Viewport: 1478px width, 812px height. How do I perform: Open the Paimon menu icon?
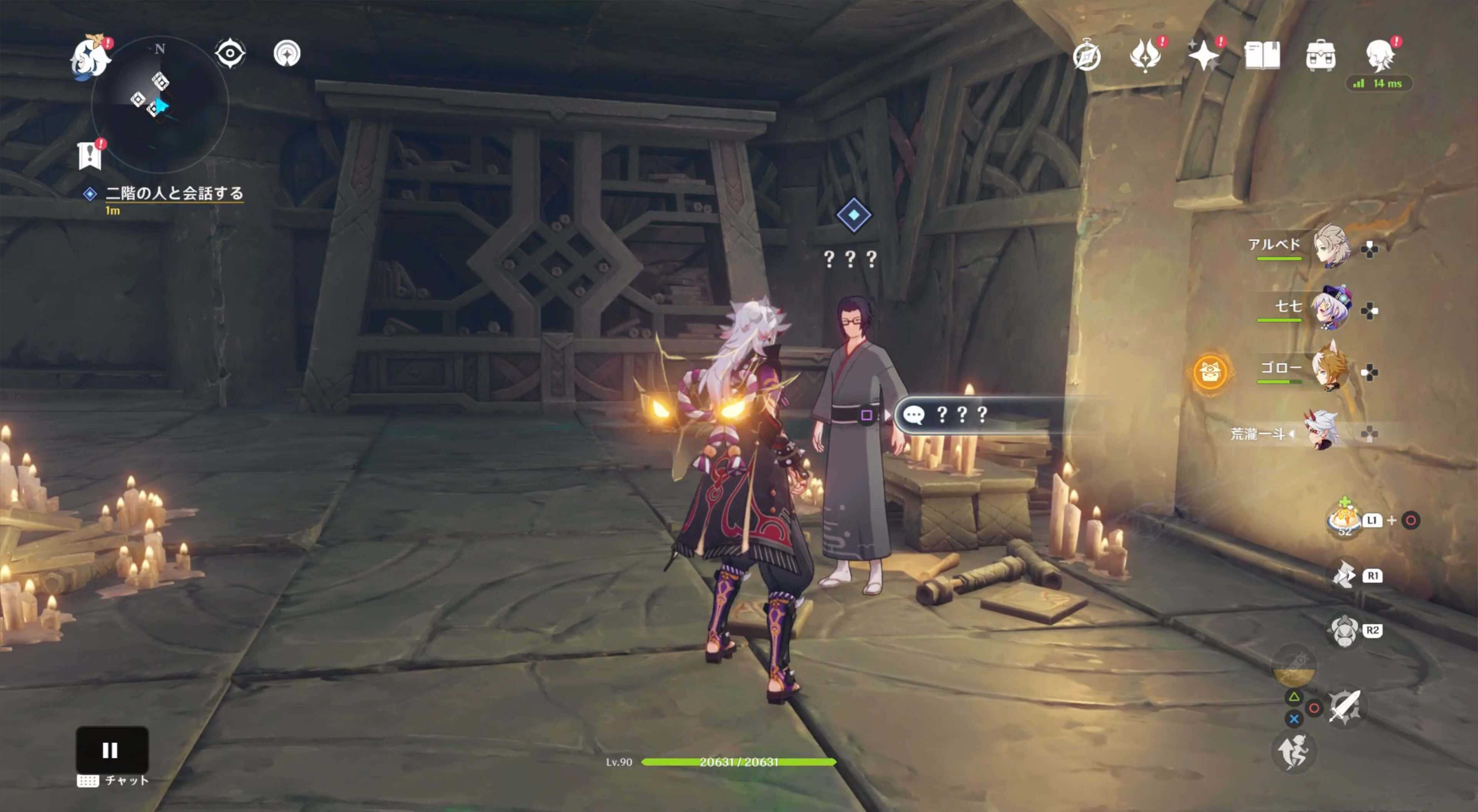coord(91,56)
